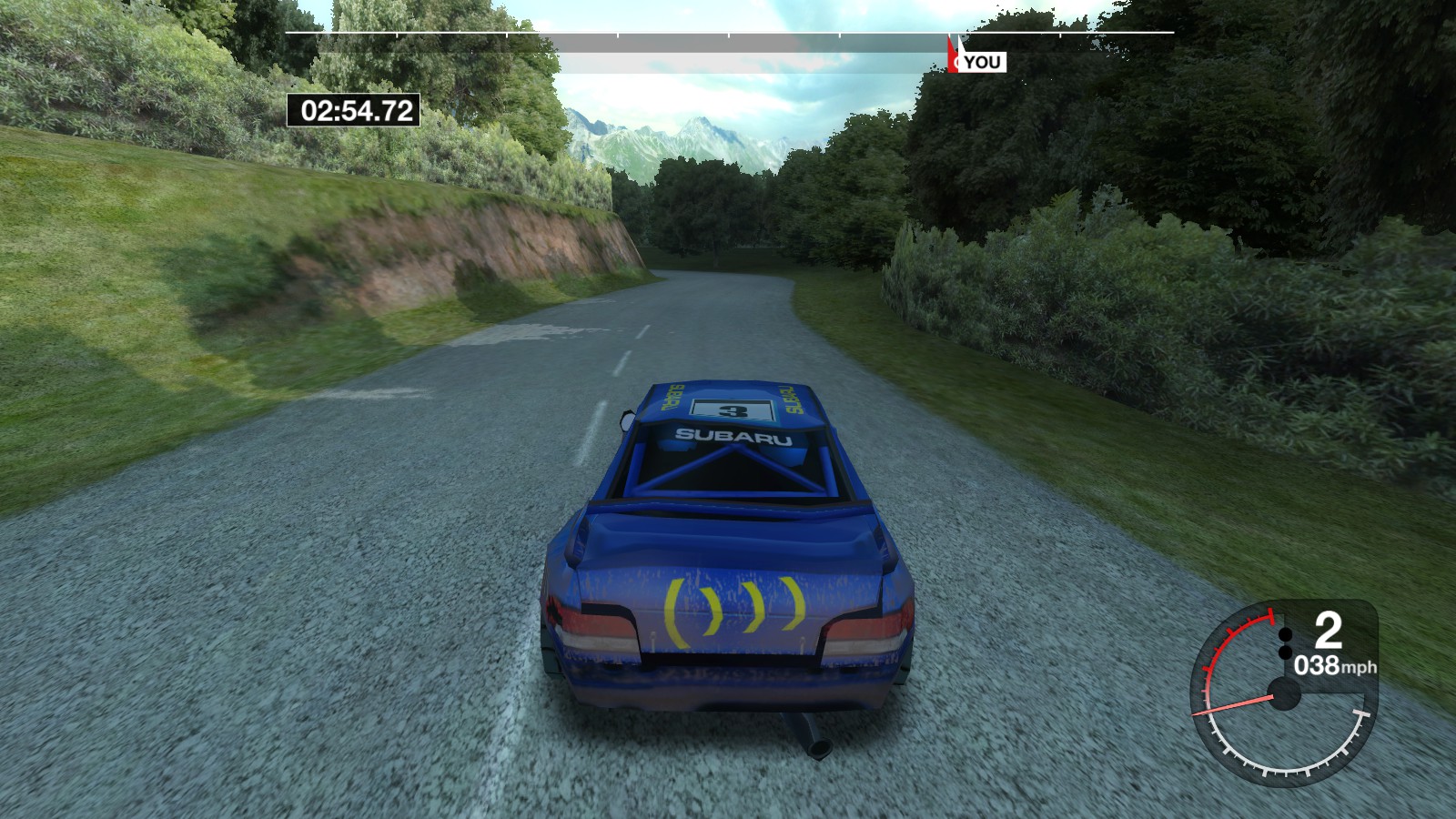This screenshot has width=1456, height=819.
Task: Click the red YOU position flag marker
Action: coord(954,53)
